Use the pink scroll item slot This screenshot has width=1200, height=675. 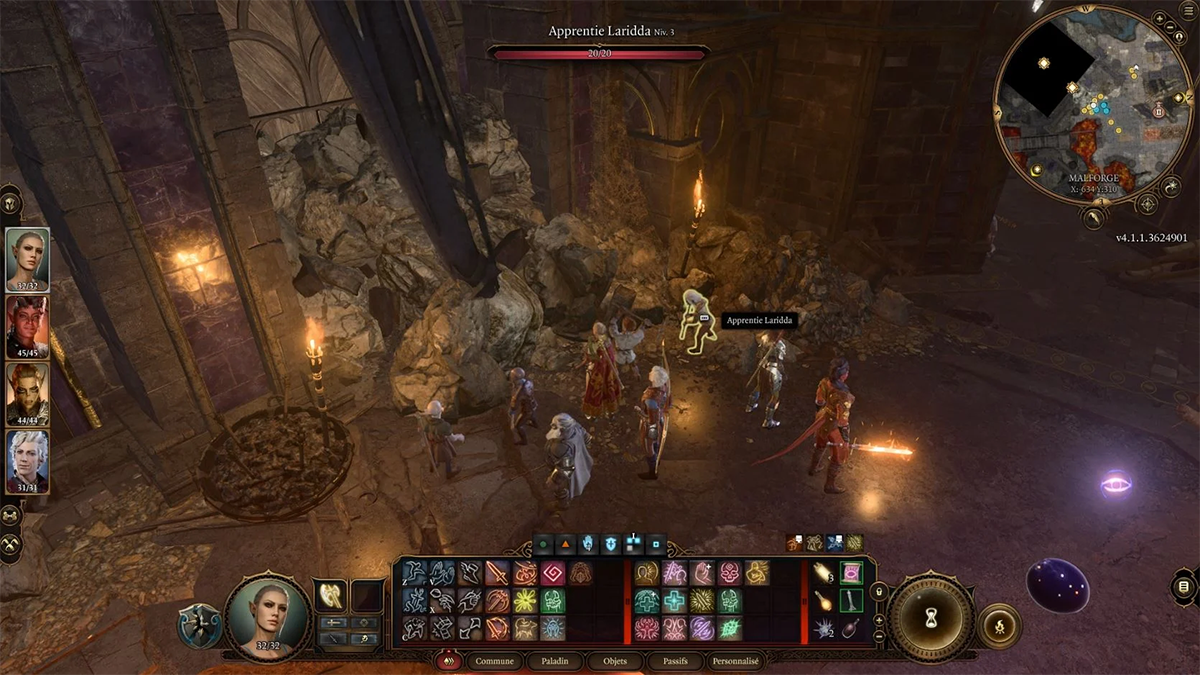(851, 573)
